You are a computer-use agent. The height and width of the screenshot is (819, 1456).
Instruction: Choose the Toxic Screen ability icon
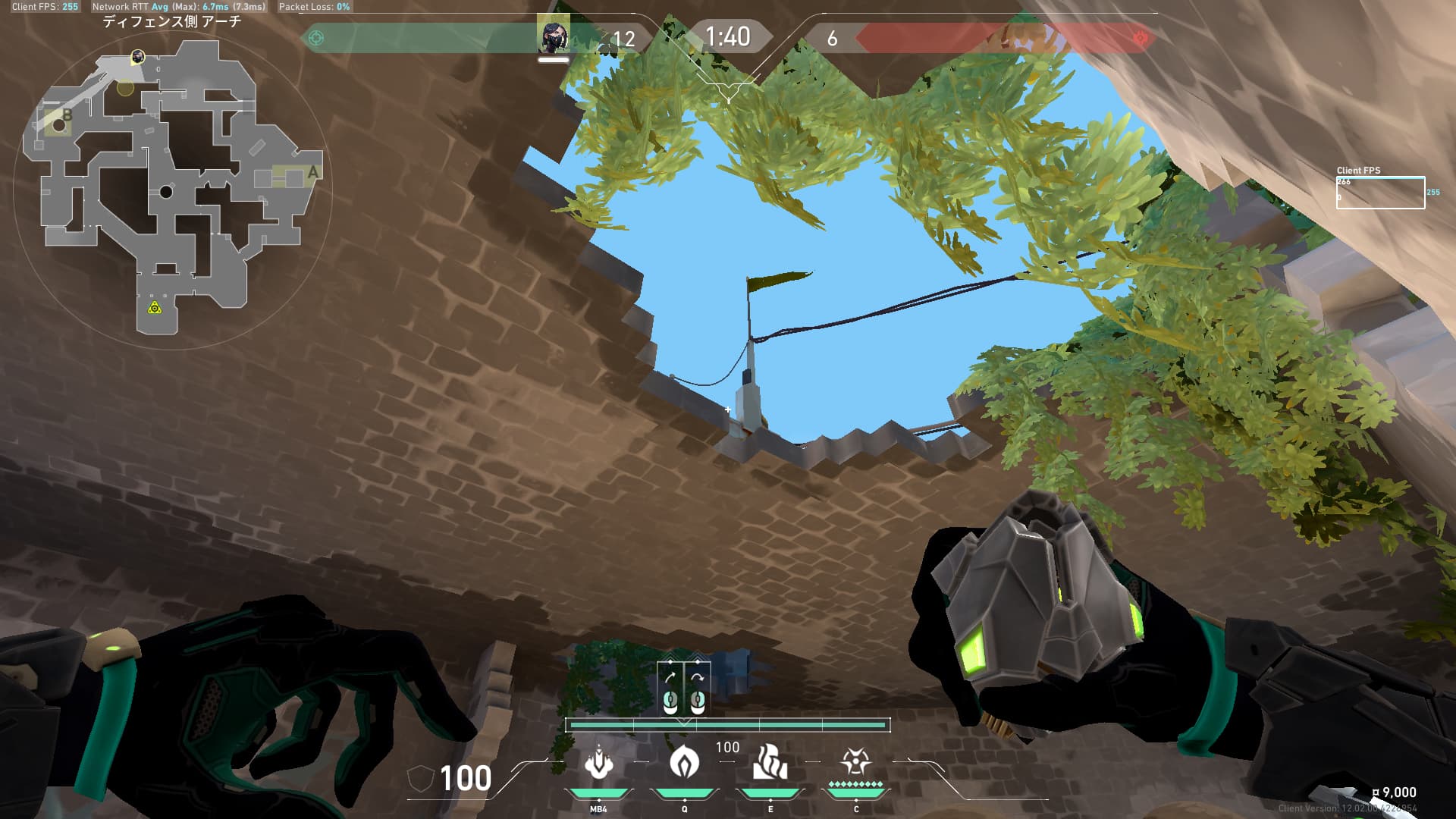pos(770,763)
